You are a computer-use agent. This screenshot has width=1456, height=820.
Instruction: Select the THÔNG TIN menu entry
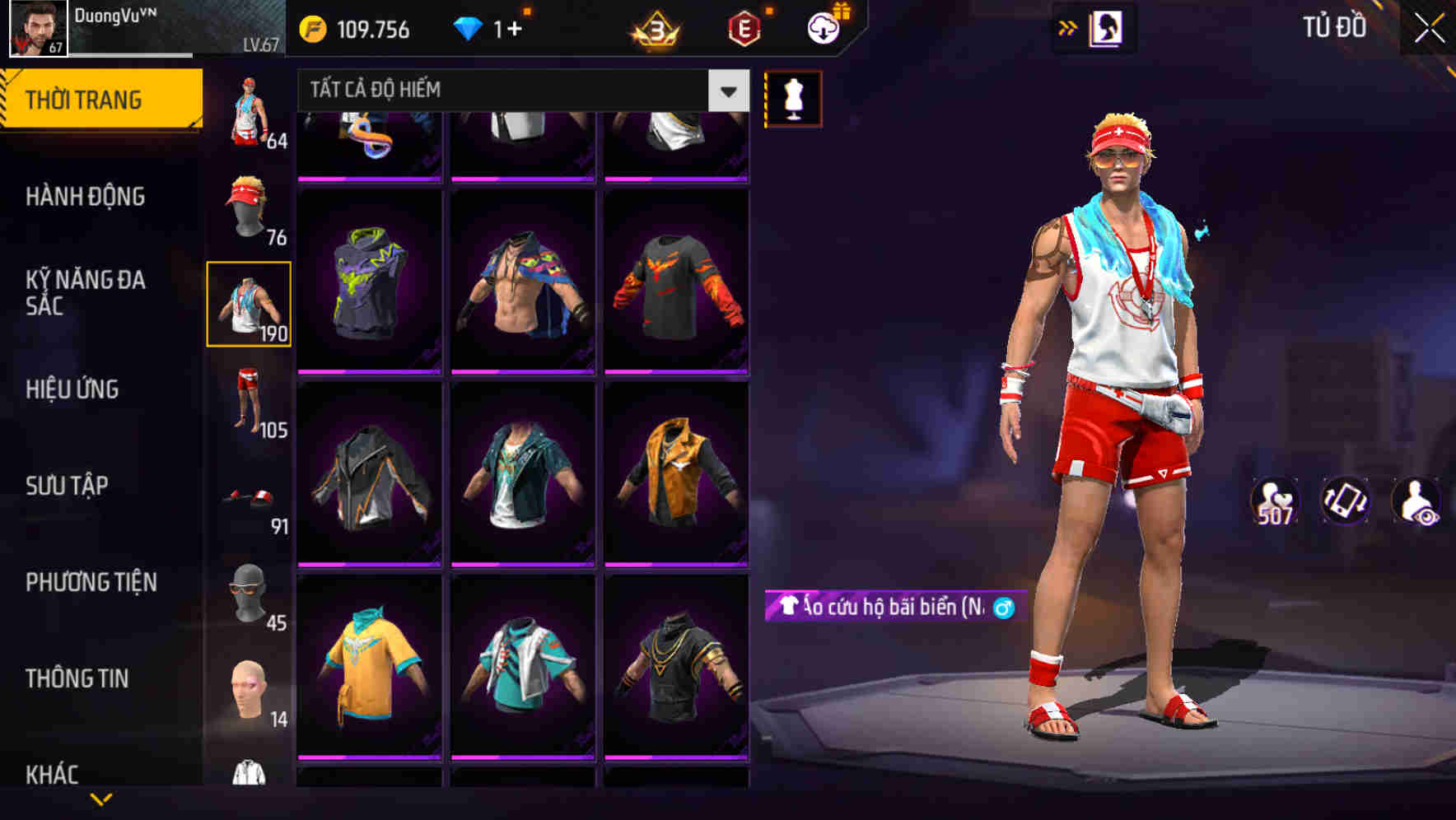(x=77, y=678)
